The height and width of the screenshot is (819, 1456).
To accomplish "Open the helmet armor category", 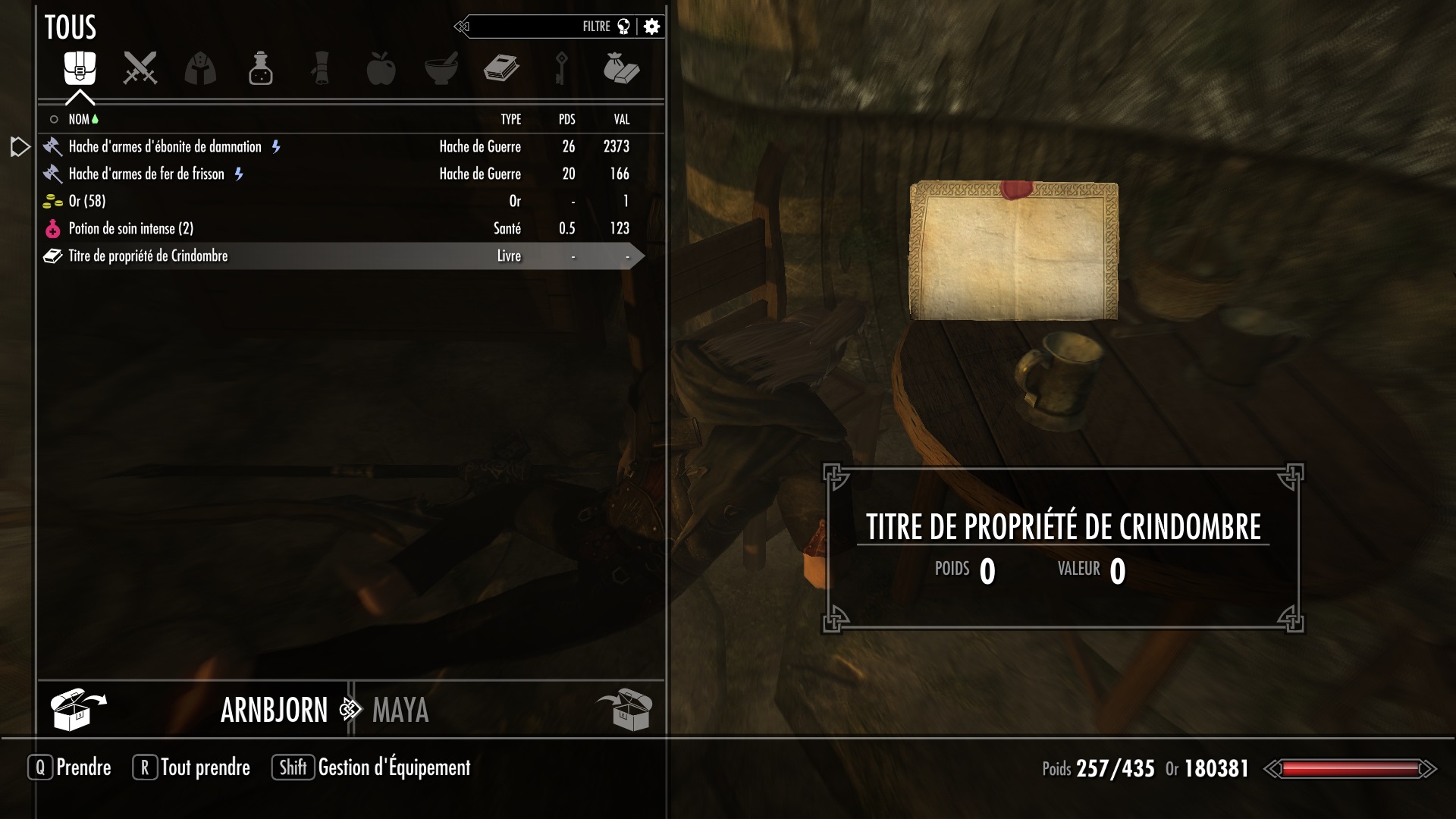I will (200, 69).
